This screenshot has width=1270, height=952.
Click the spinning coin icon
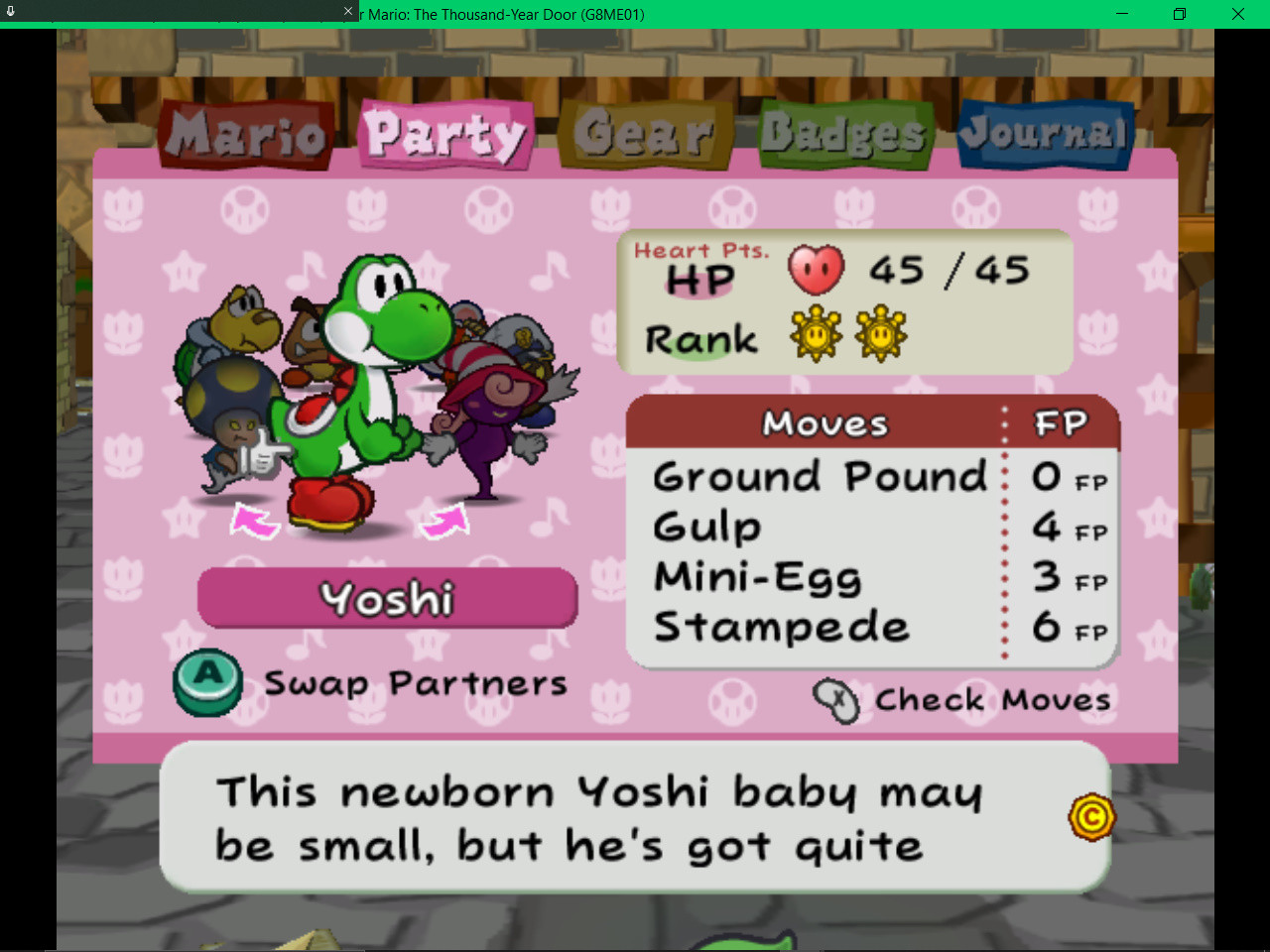pos(1091,817)
